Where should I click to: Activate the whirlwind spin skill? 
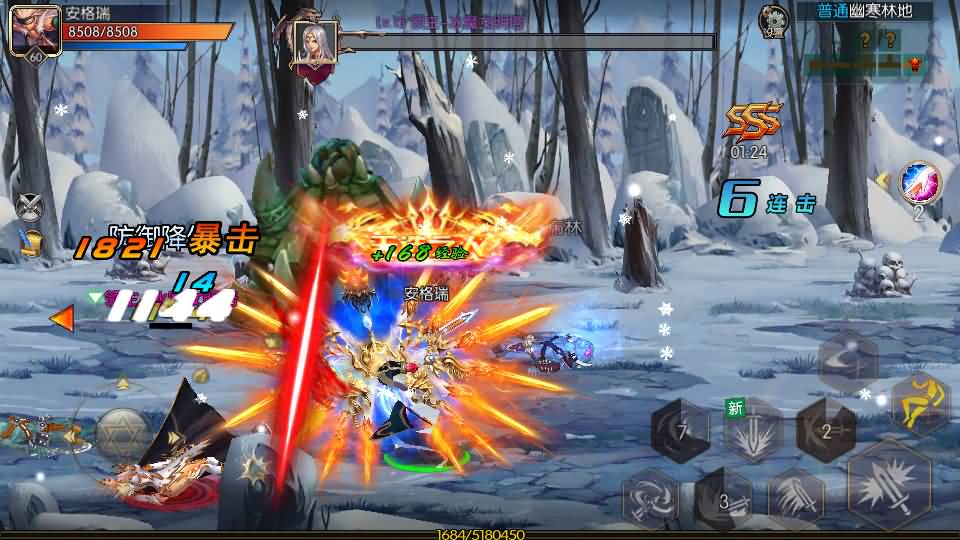point(651,497)
